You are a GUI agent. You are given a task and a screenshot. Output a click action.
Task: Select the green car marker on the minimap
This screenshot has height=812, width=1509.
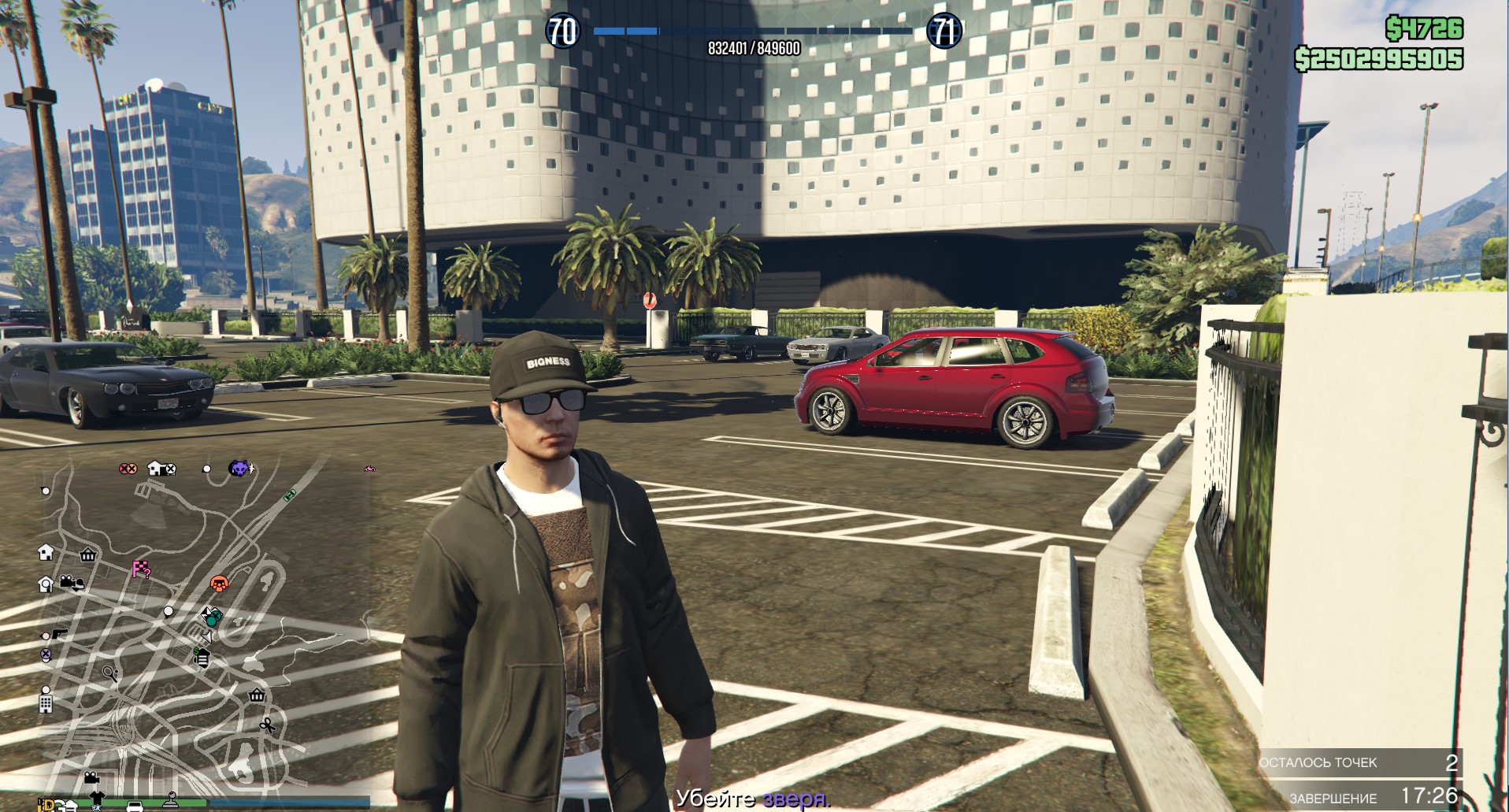coord(290,495)
